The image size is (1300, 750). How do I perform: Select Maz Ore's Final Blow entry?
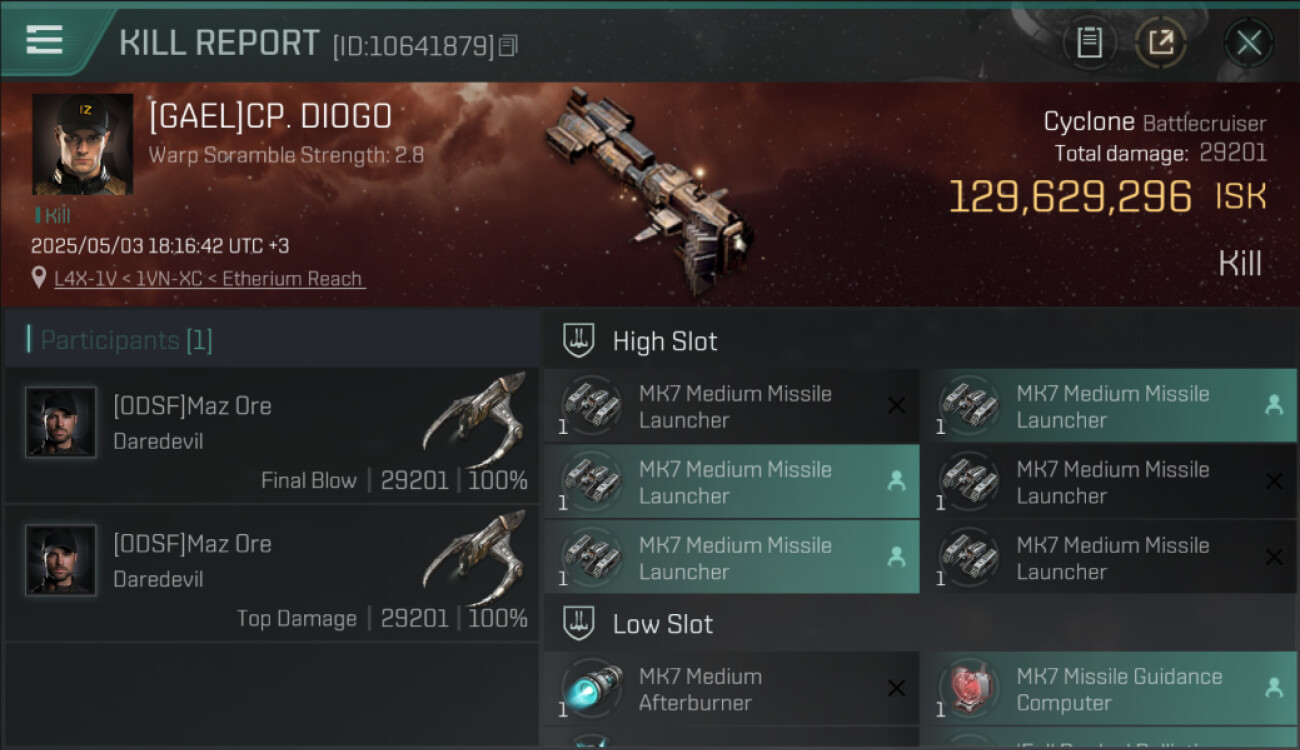click(272, 435)
